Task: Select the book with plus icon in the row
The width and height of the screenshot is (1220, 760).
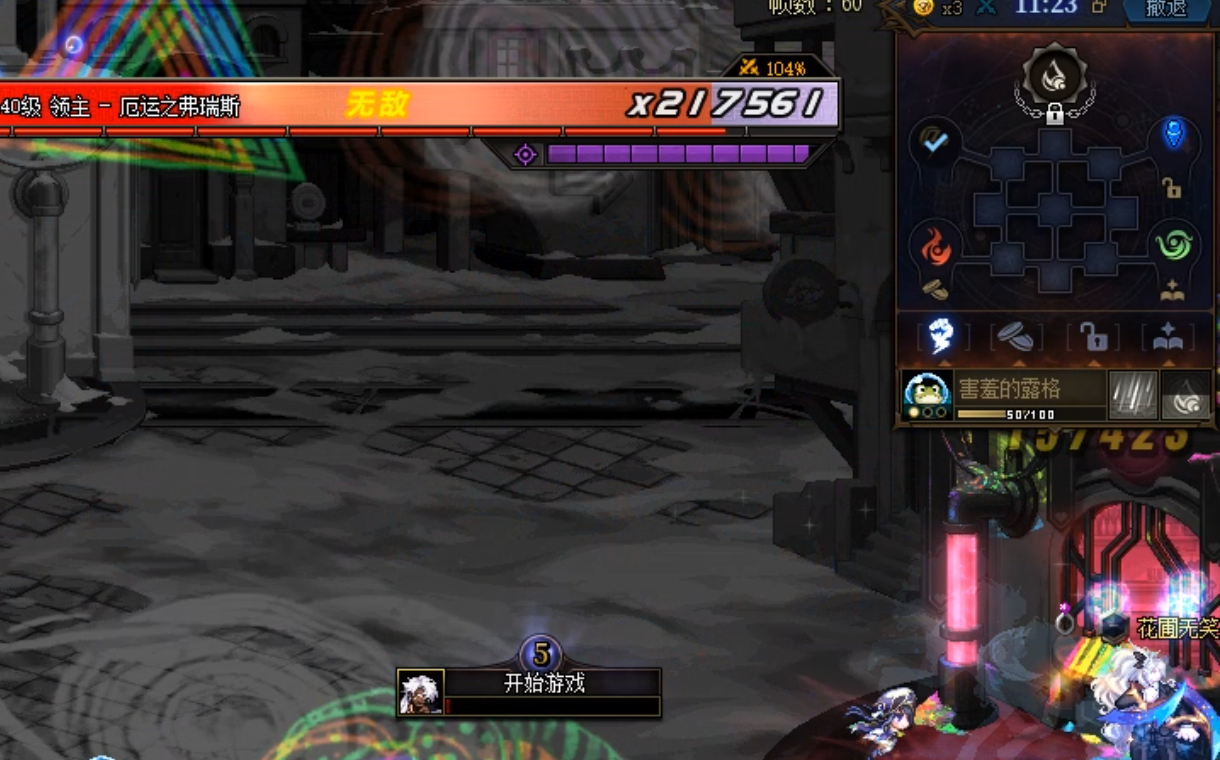Action: (x=1168, y=338)
